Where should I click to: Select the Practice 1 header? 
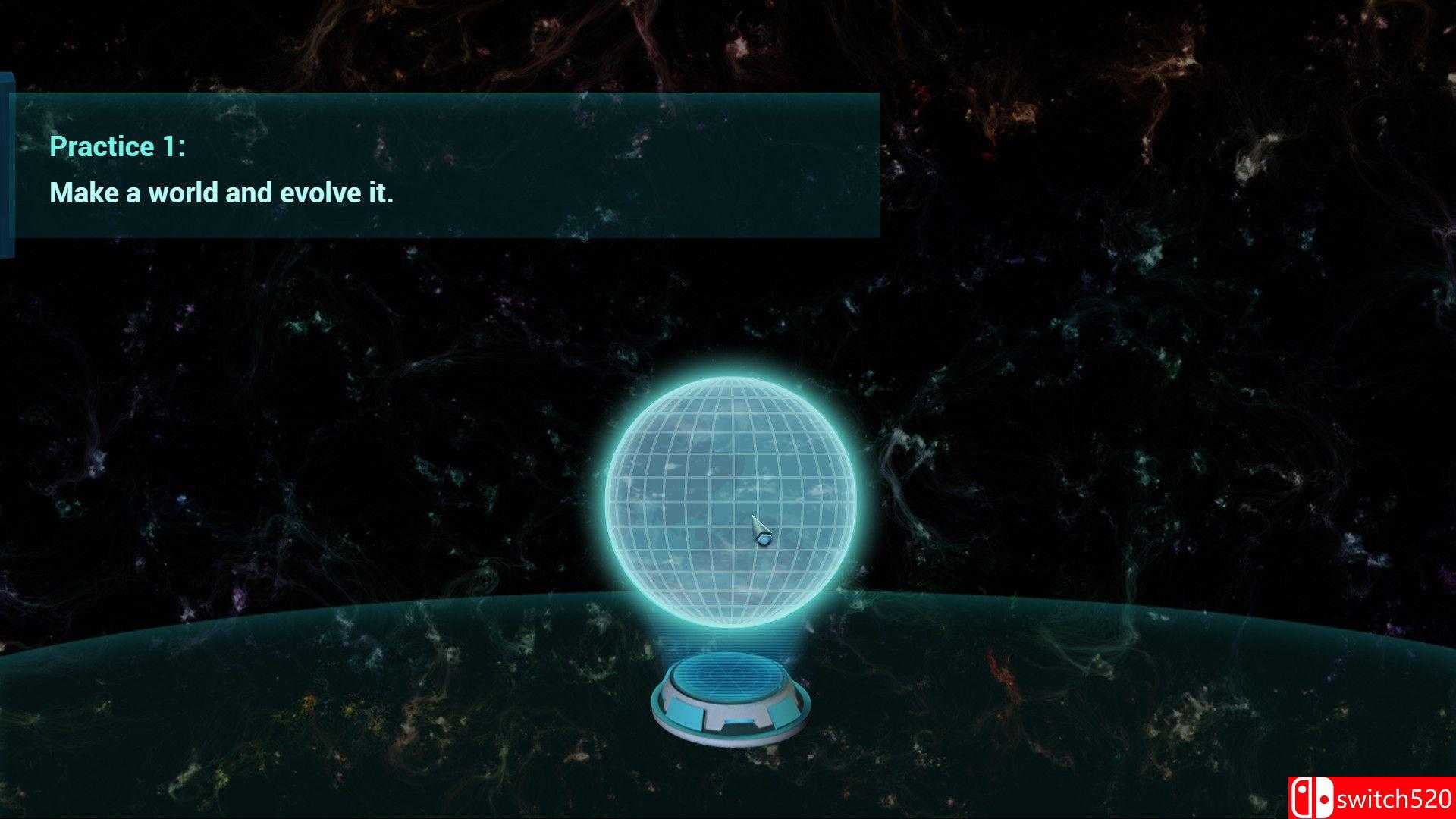pos(118,146)
